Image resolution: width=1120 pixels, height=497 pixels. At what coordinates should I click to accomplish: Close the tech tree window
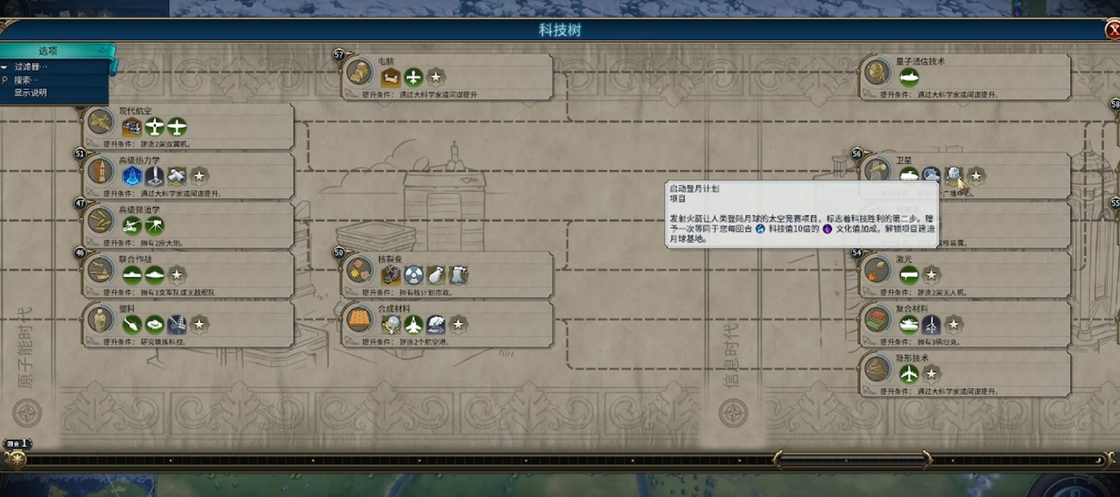click(1112, 30)
